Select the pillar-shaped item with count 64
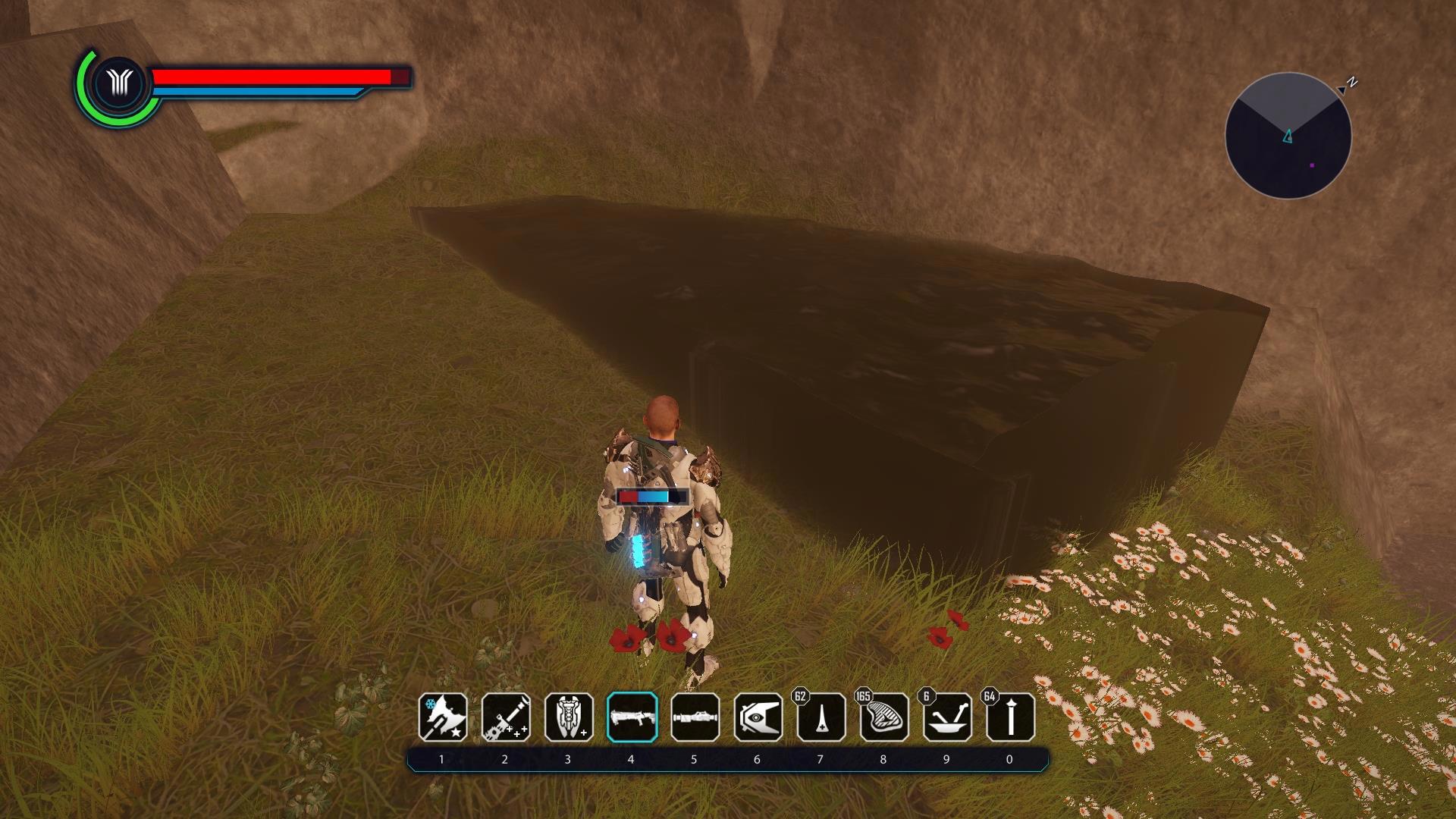 coord(1010,717)
